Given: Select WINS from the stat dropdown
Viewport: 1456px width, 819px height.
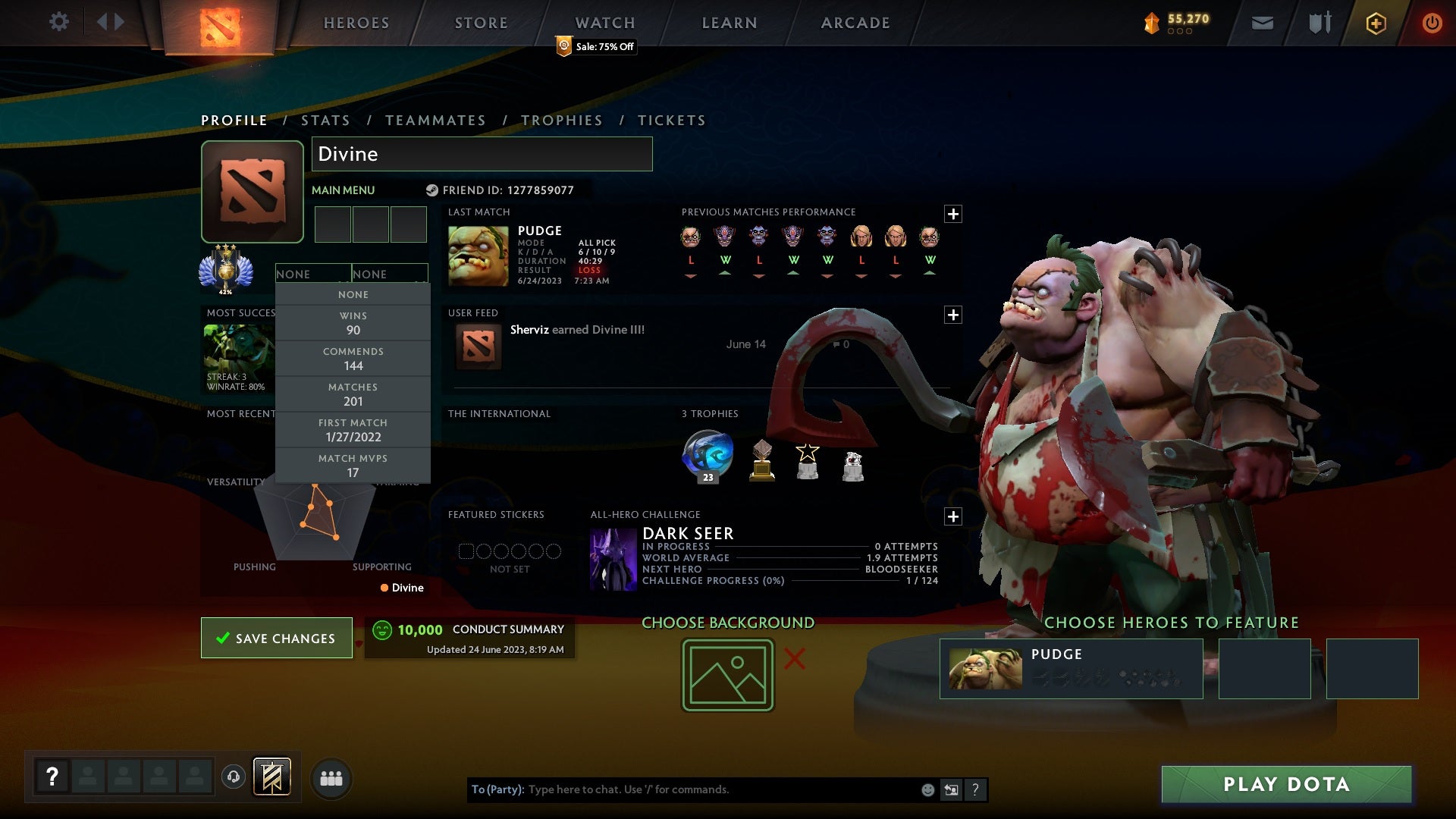Looking at the screenshot, I should tap(353, 323).
